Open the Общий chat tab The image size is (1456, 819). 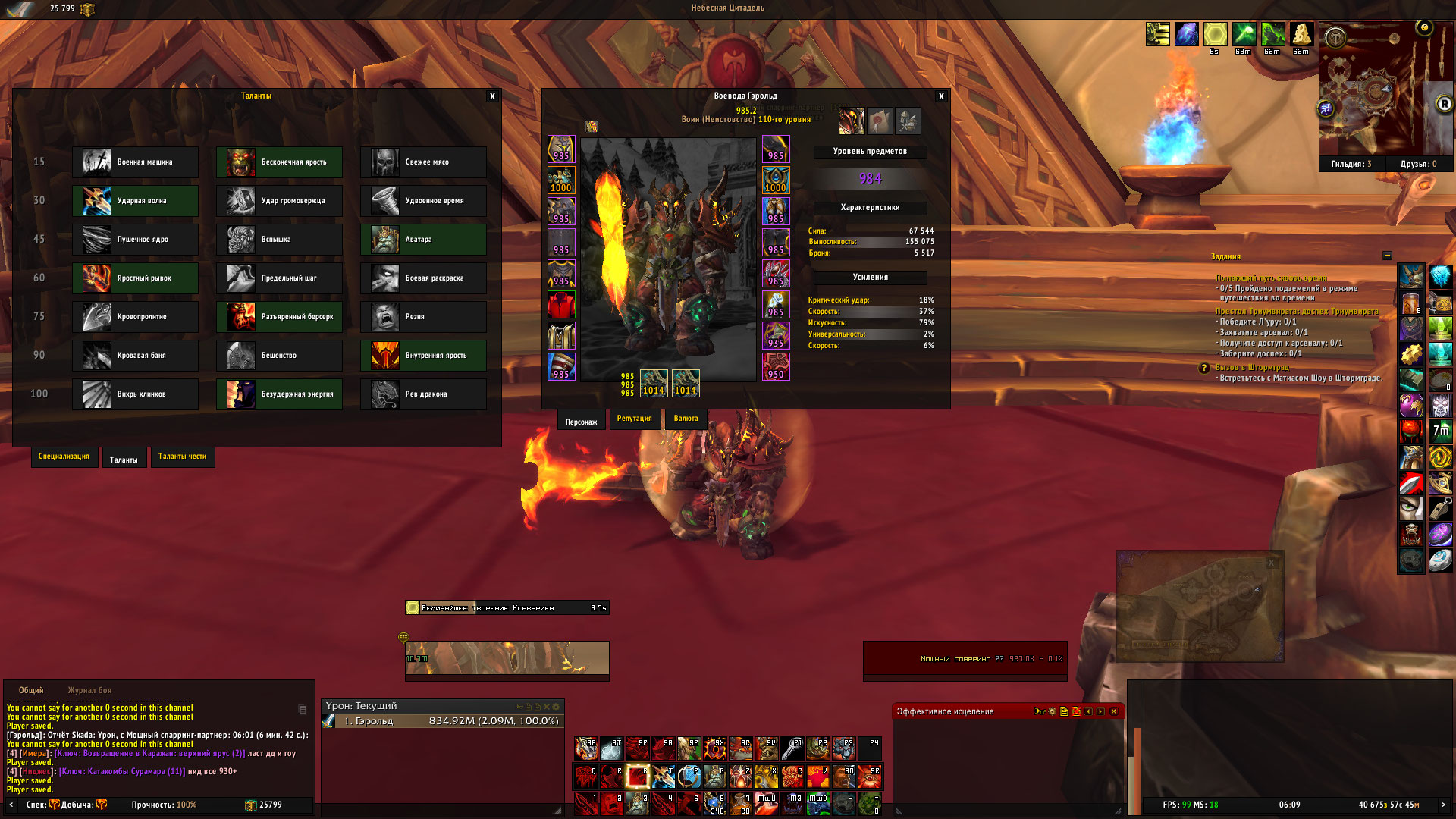click(x=31, y=690)
